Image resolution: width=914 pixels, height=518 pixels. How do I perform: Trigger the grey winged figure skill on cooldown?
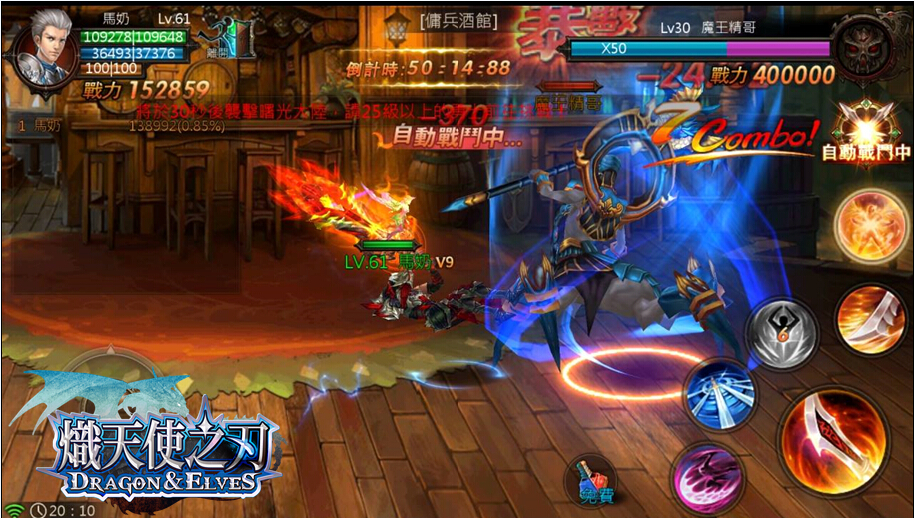click(x=782, y=333)
